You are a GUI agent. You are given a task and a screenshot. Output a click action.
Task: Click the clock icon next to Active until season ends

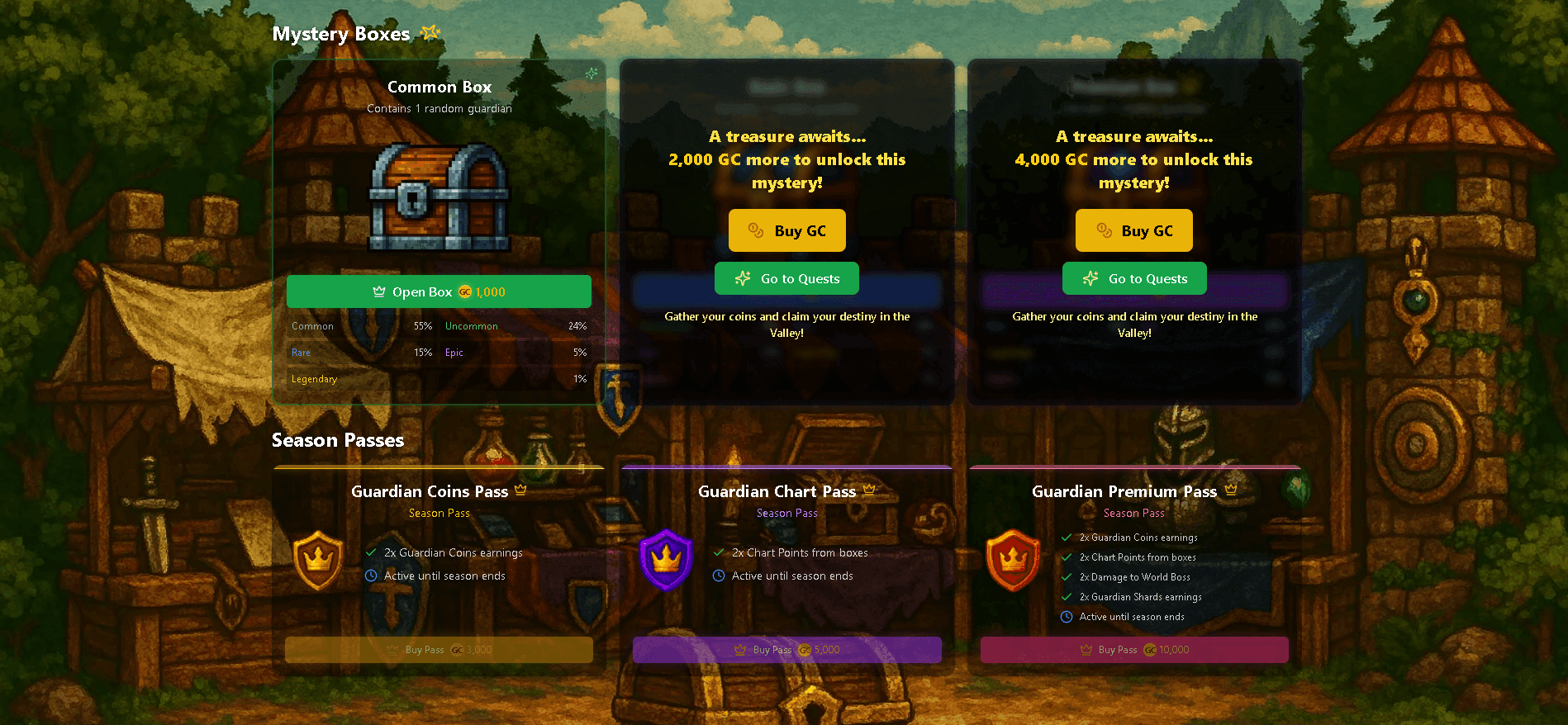[x=369, y=576]
